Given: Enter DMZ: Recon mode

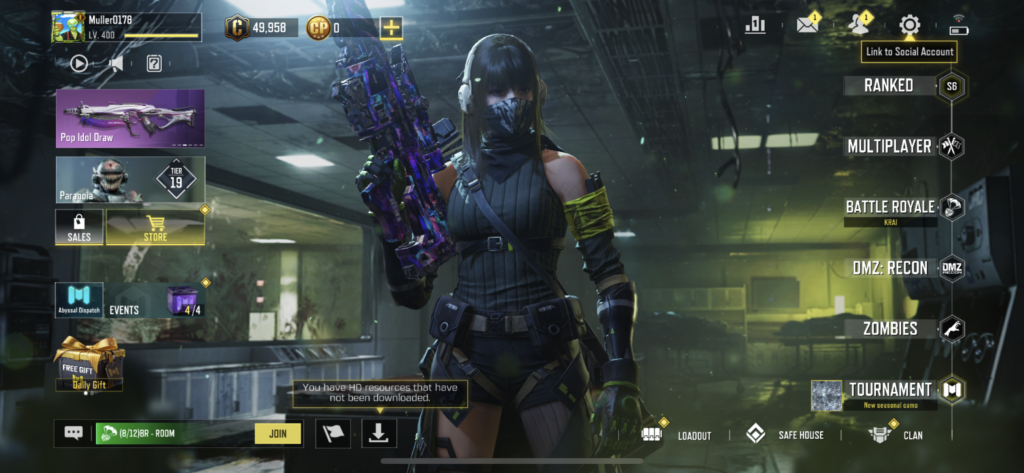Looking at the screenshot, I should (888, 268).
